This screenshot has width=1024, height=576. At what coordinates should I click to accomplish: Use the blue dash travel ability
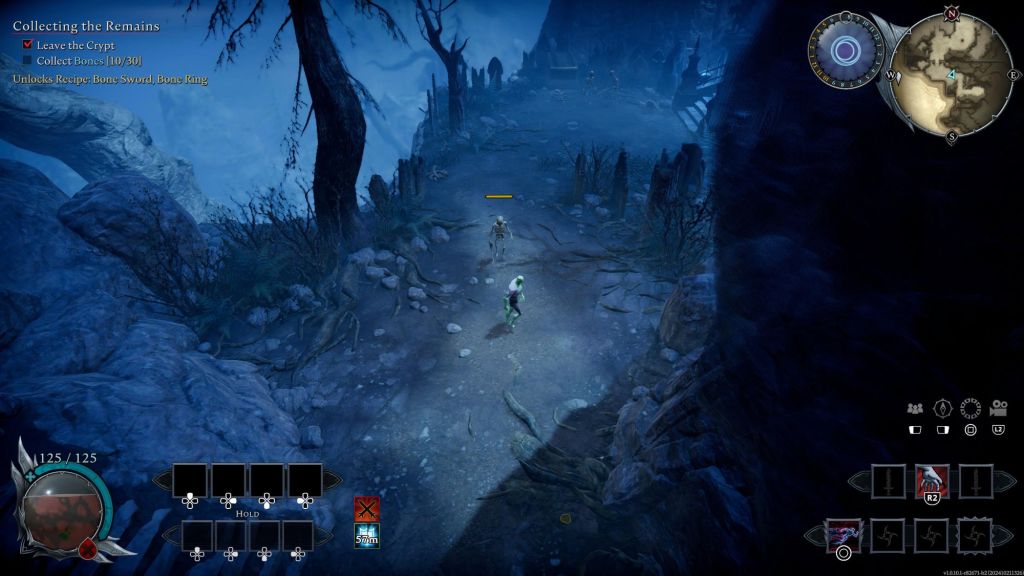click(x=842, y=534)
